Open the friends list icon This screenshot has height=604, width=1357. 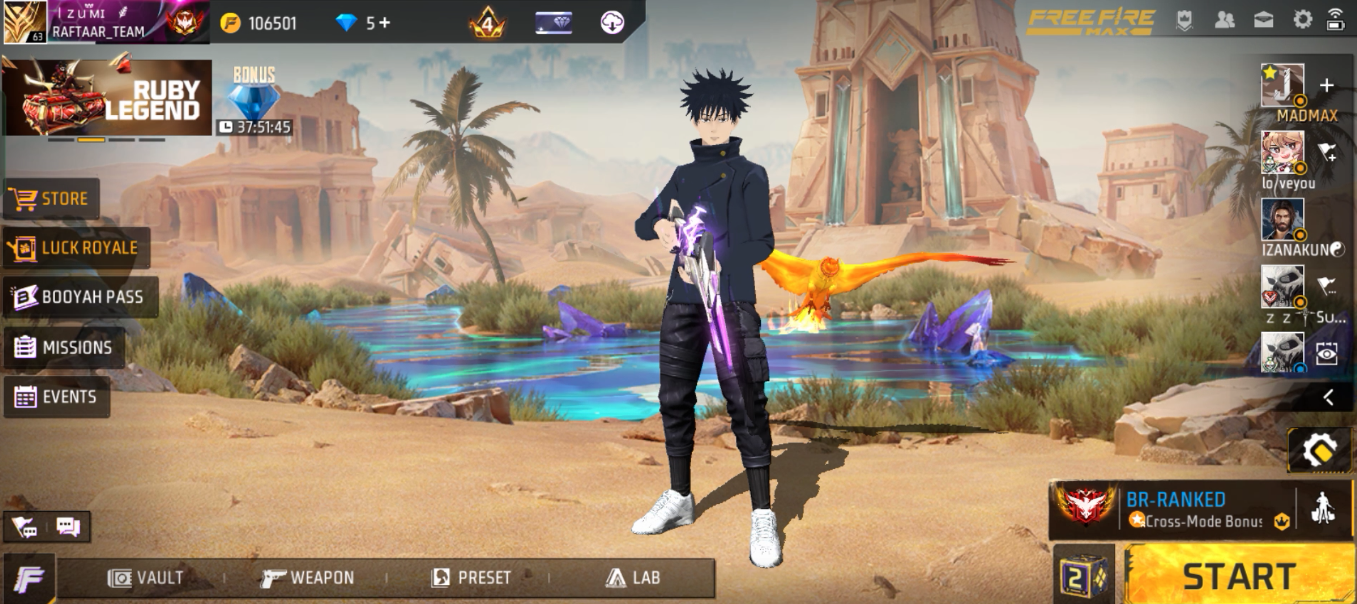(1224, 19)
